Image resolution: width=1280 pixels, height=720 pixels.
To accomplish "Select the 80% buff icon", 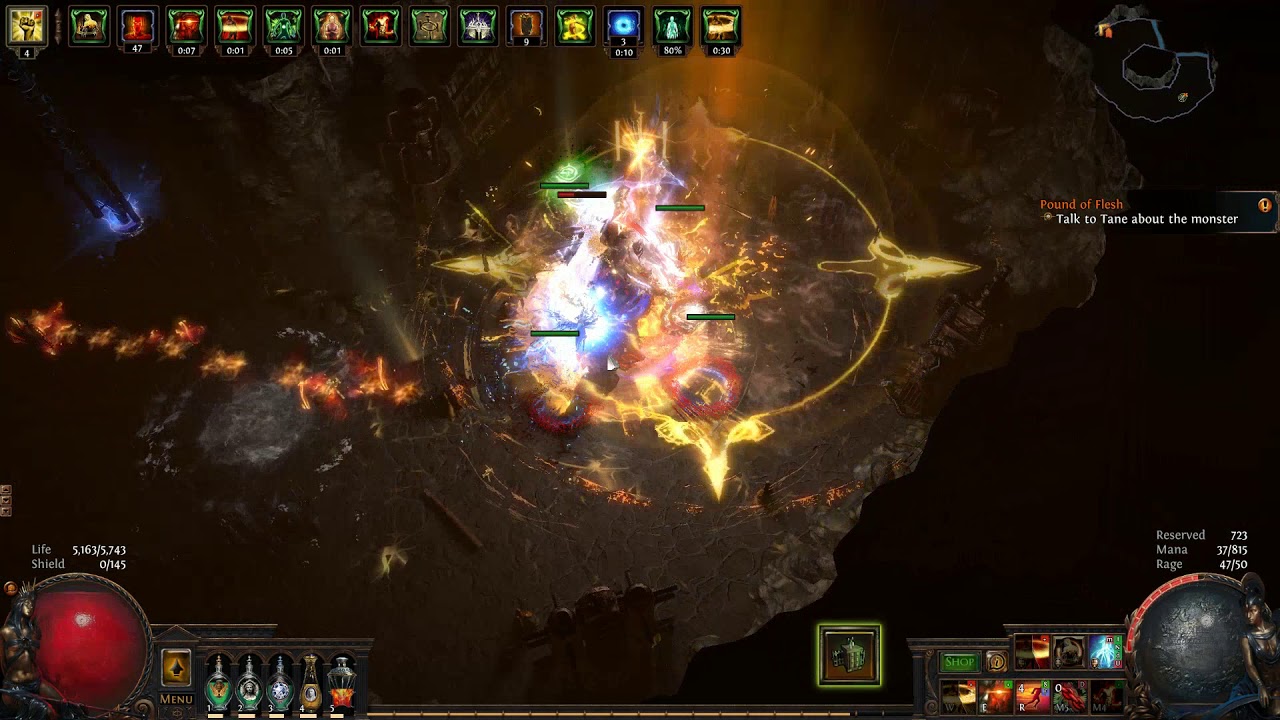I will click(x=672, y=26).
